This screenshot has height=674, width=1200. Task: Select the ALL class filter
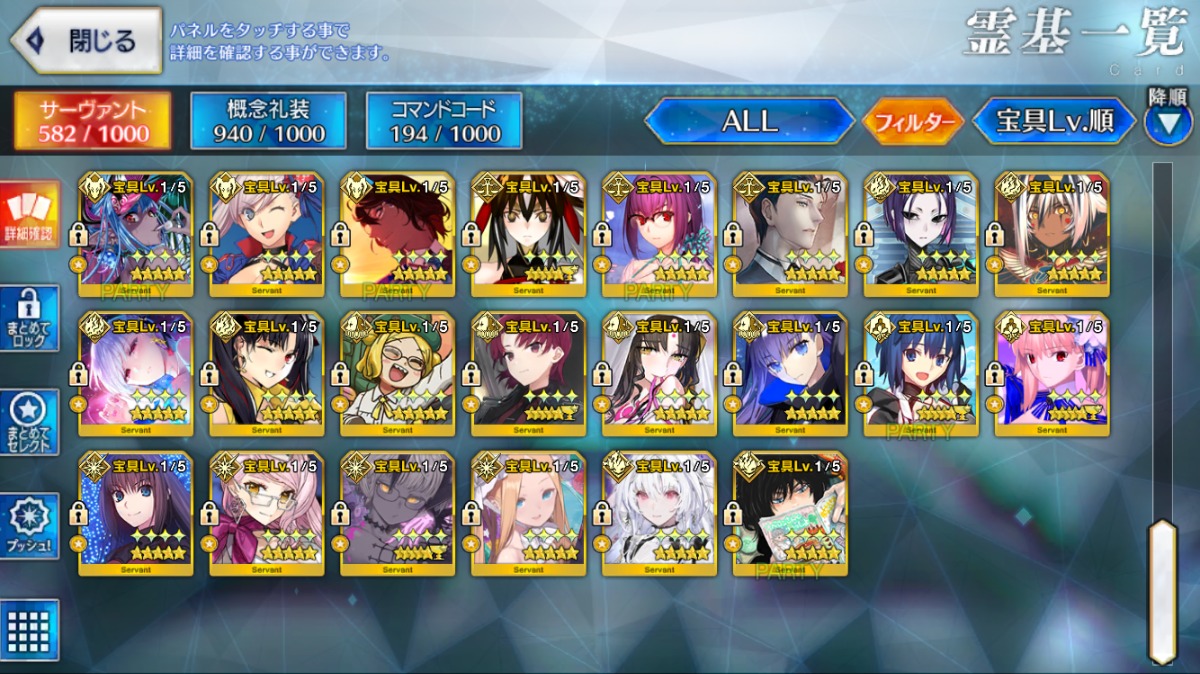click(x=749, y=122)
